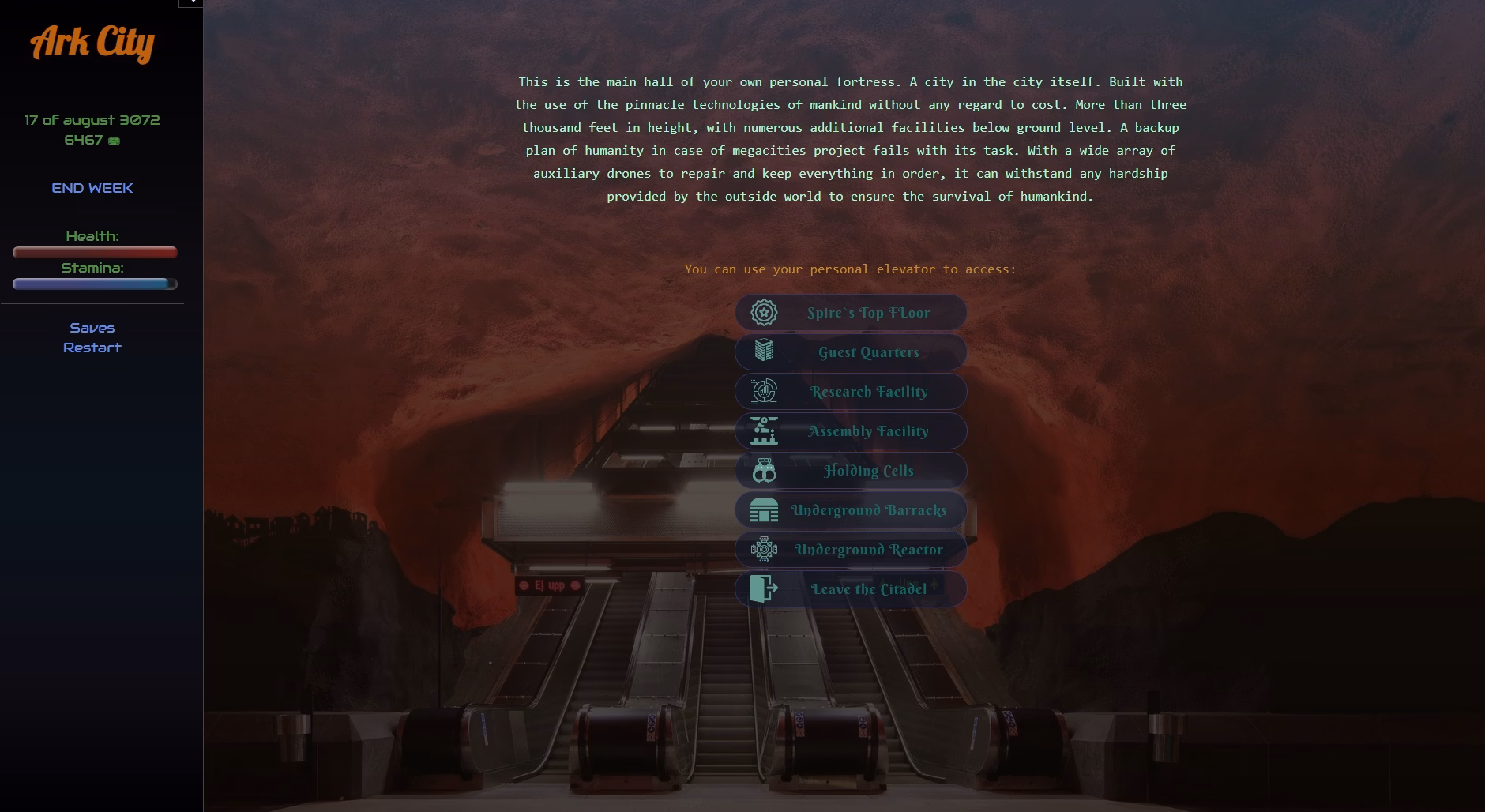Image resolution: width=1485 pixels, height=812 pixels.
Task: Click Restart to restart the game
Action: click(x=92, y=347)
